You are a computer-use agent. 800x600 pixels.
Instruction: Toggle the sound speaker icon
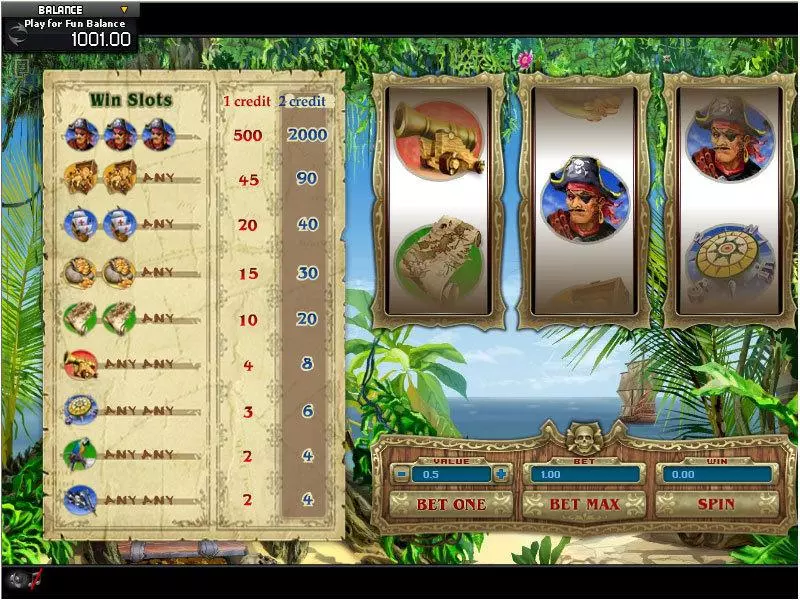(x=16, y=579)
